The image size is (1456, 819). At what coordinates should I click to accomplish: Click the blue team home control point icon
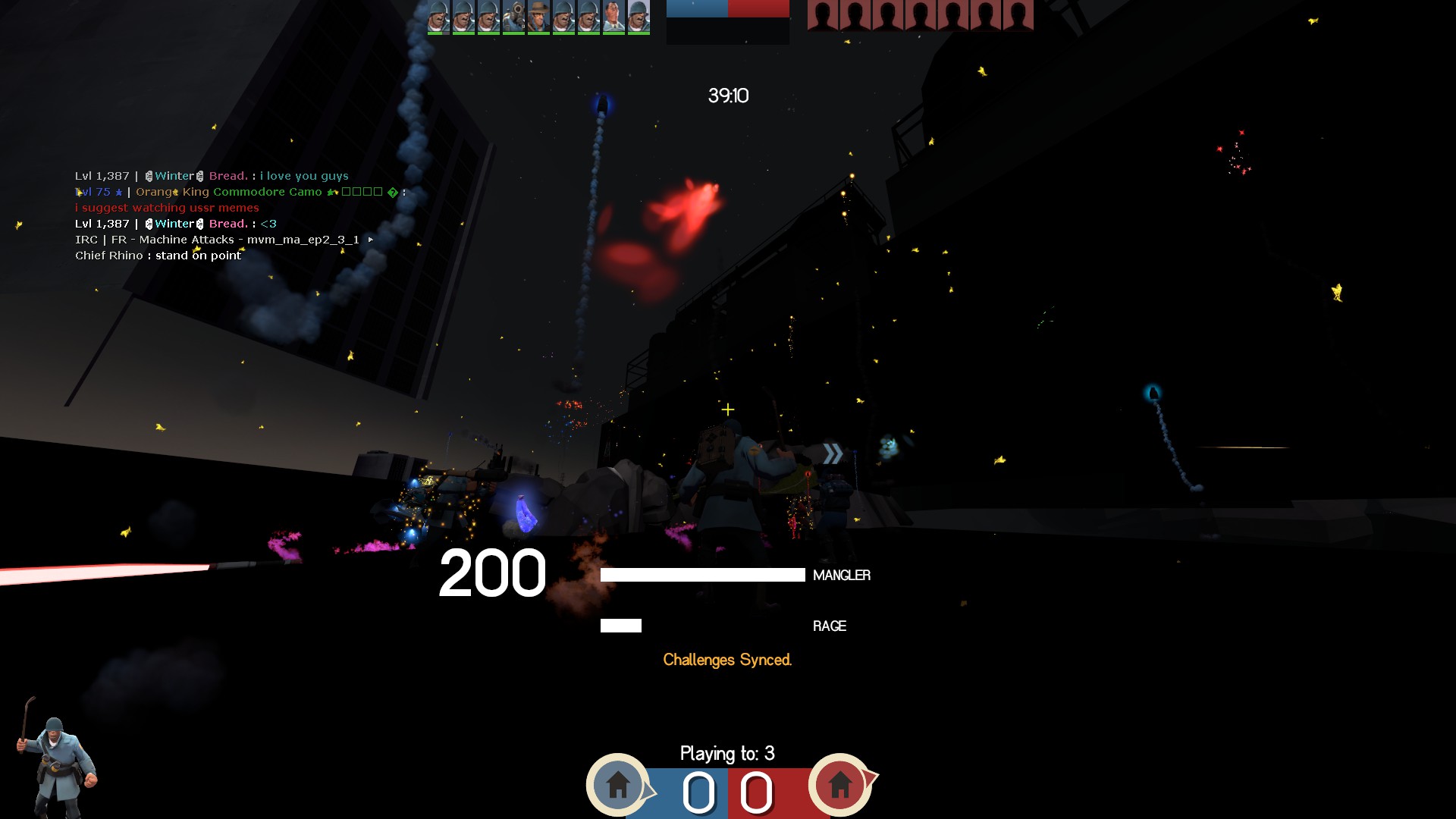click(618, 784)
